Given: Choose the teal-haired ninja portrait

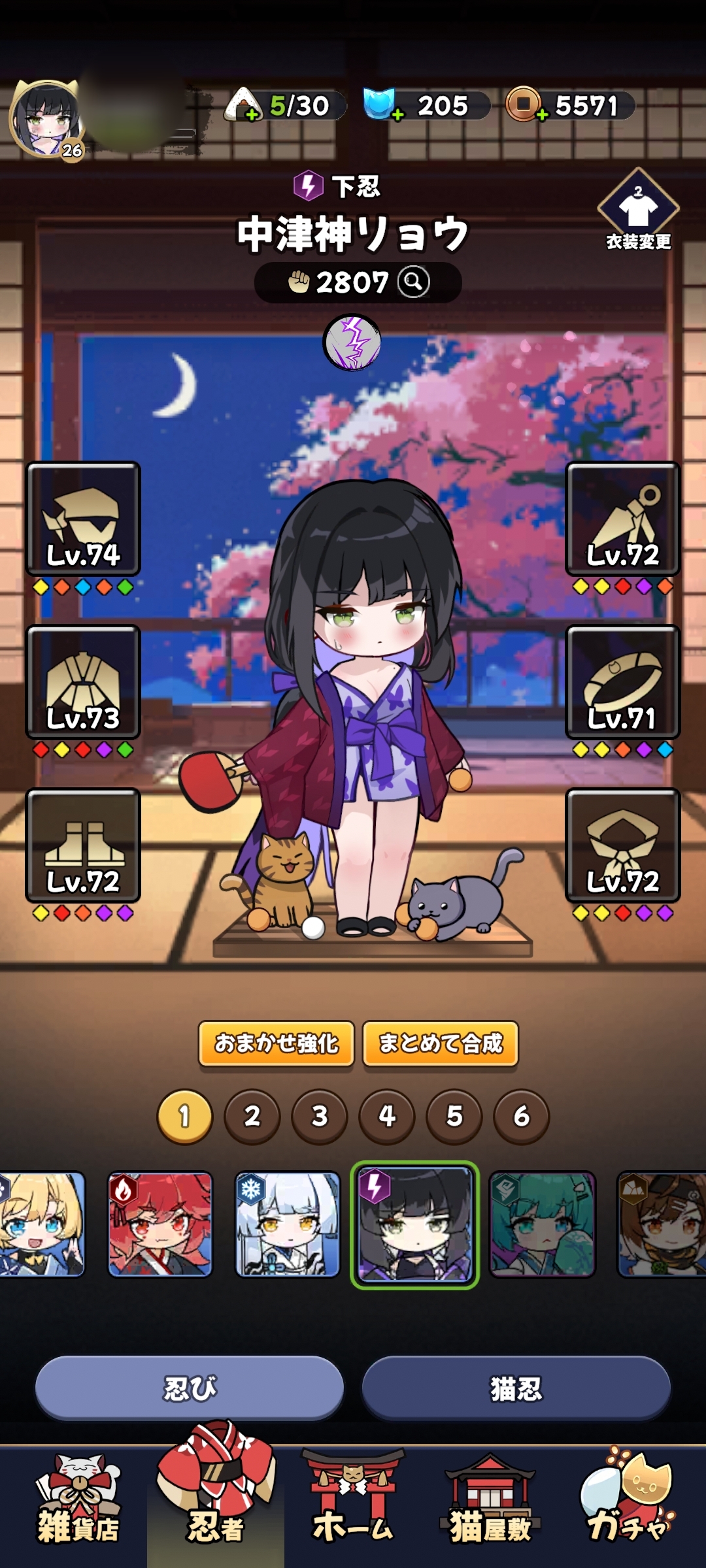Looking at the screenshot, I should tap(543, 1224).
